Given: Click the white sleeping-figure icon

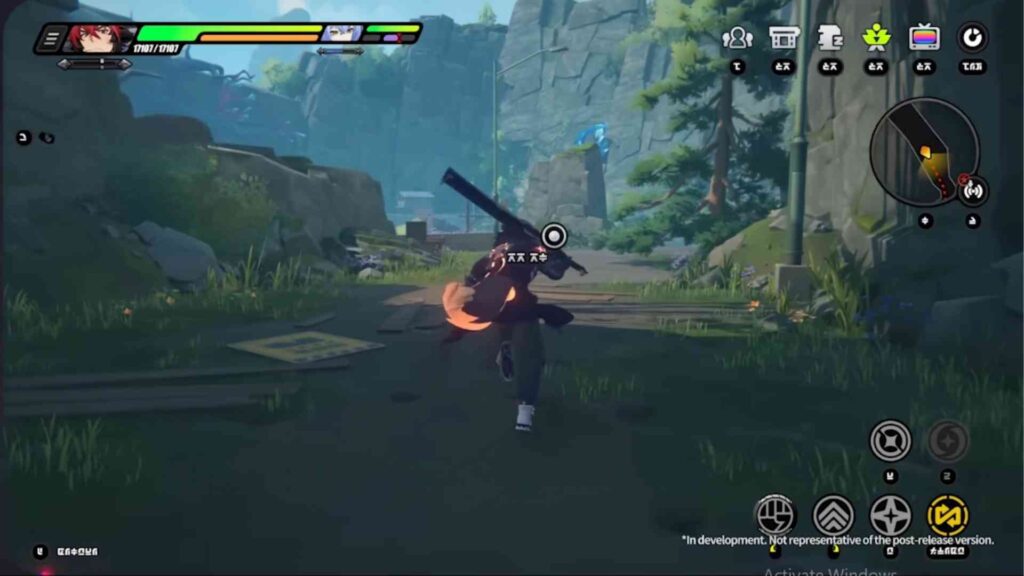Looking at the screenshot, I should 829,38.
